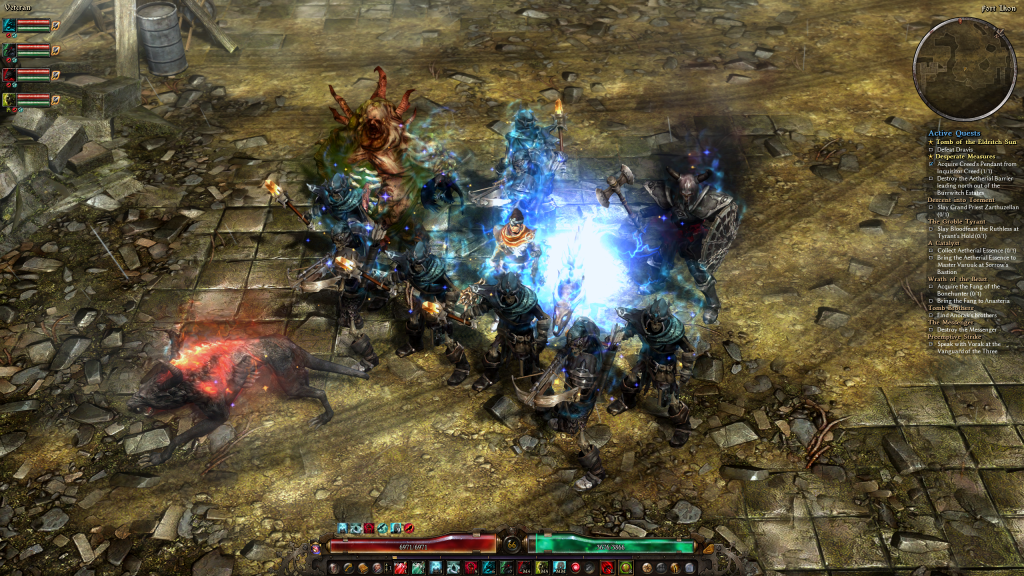Activate the red claw skill beside green ring
The image size is (1024, 576).
point(606,567)
